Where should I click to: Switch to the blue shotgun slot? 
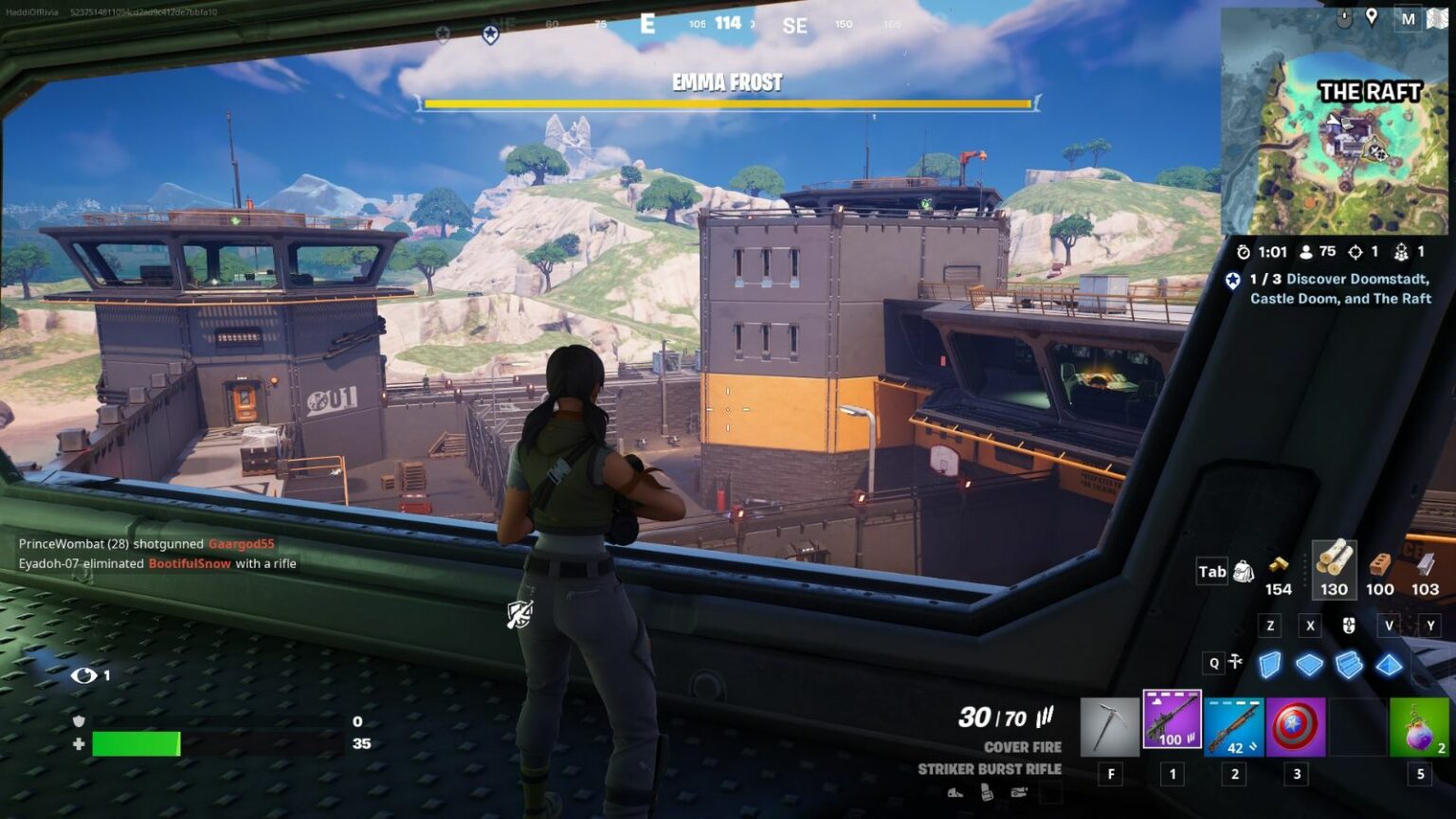pyautogui.click(x=1233, y=727)
